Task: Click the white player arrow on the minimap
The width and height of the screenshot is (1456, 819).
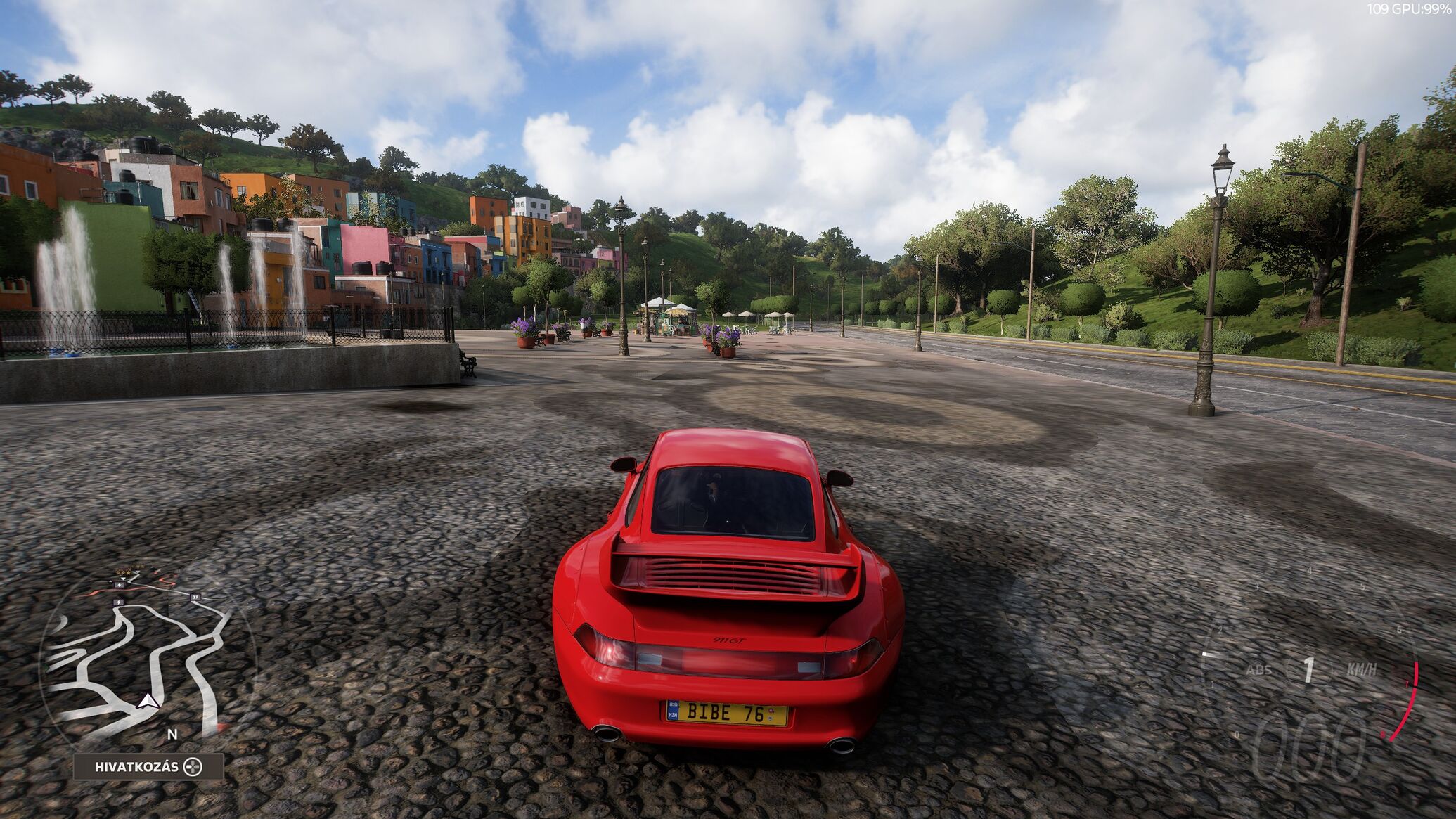Action: pos(147,700)
